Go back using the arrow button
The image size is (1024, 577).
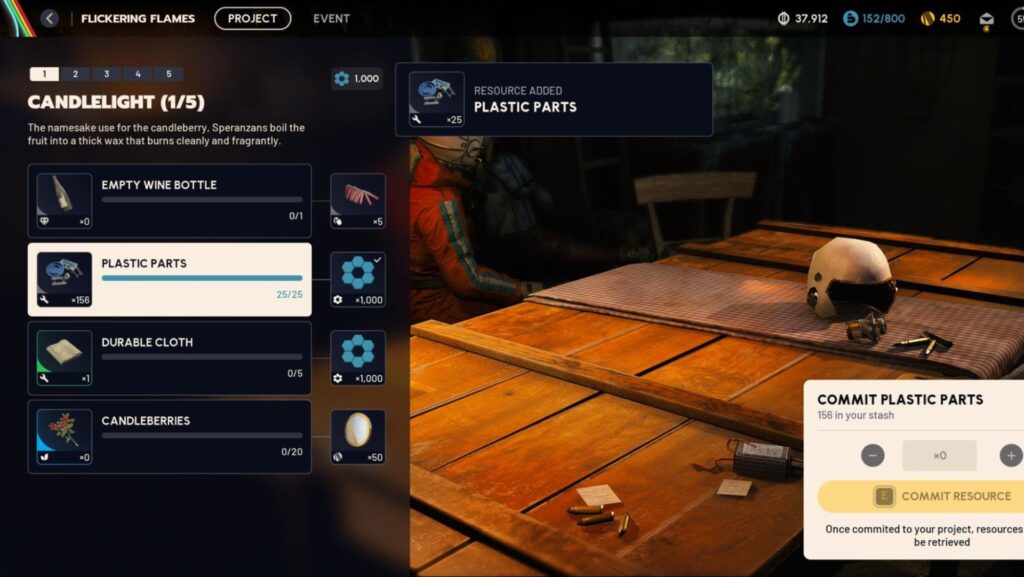tap(49, 18)
